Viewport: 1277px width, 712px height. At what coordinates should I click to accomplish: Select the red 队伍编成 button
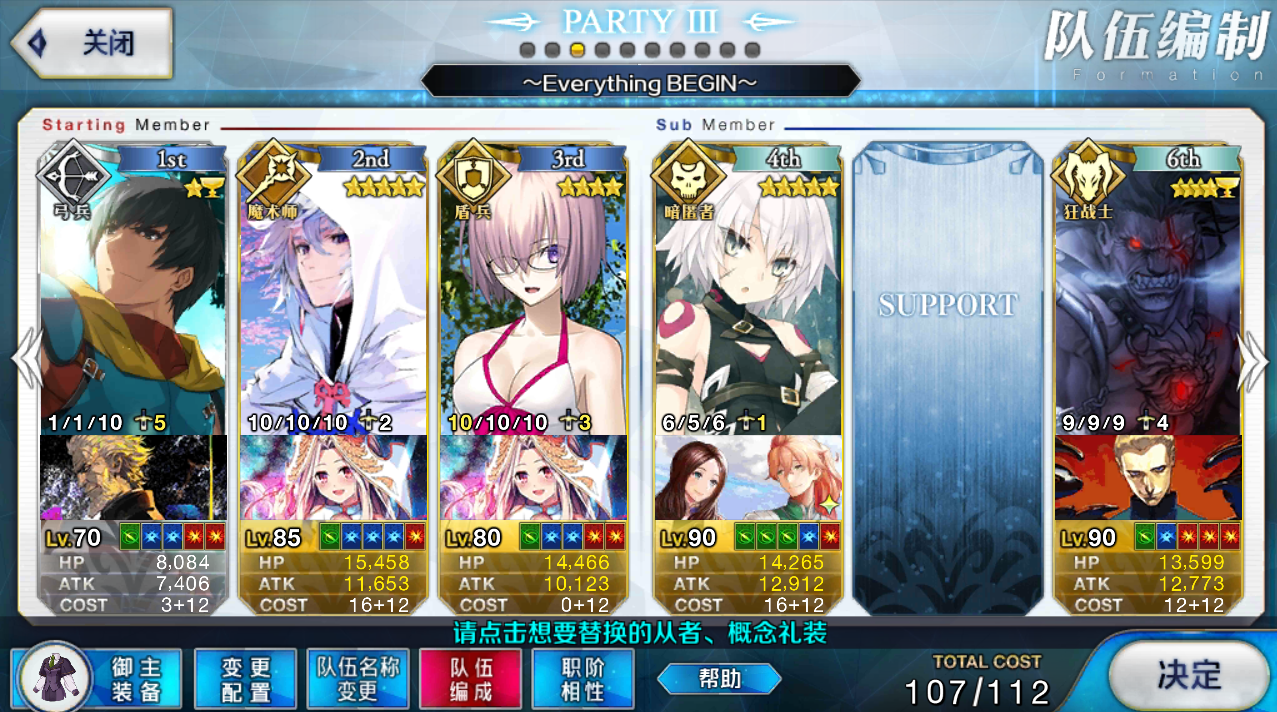click(x=471, y=679)
